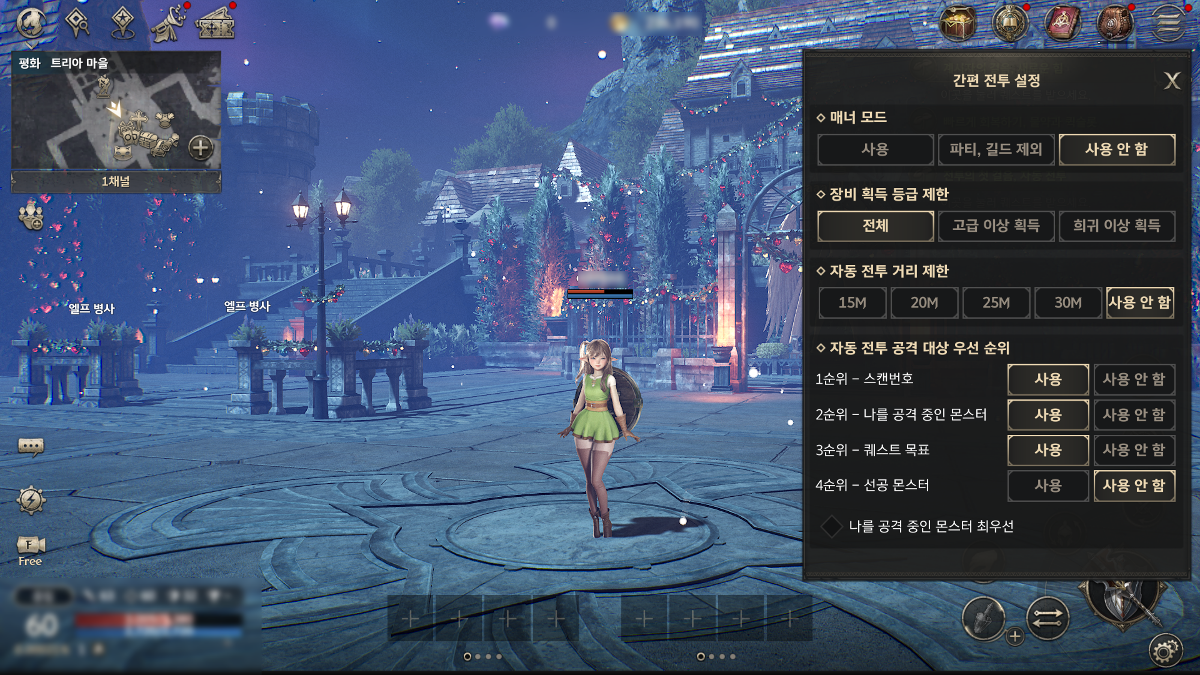Tick 나를 공격 중인 몬스터 최우선 checkbox

pyautogui.click(x=831, y=526)
